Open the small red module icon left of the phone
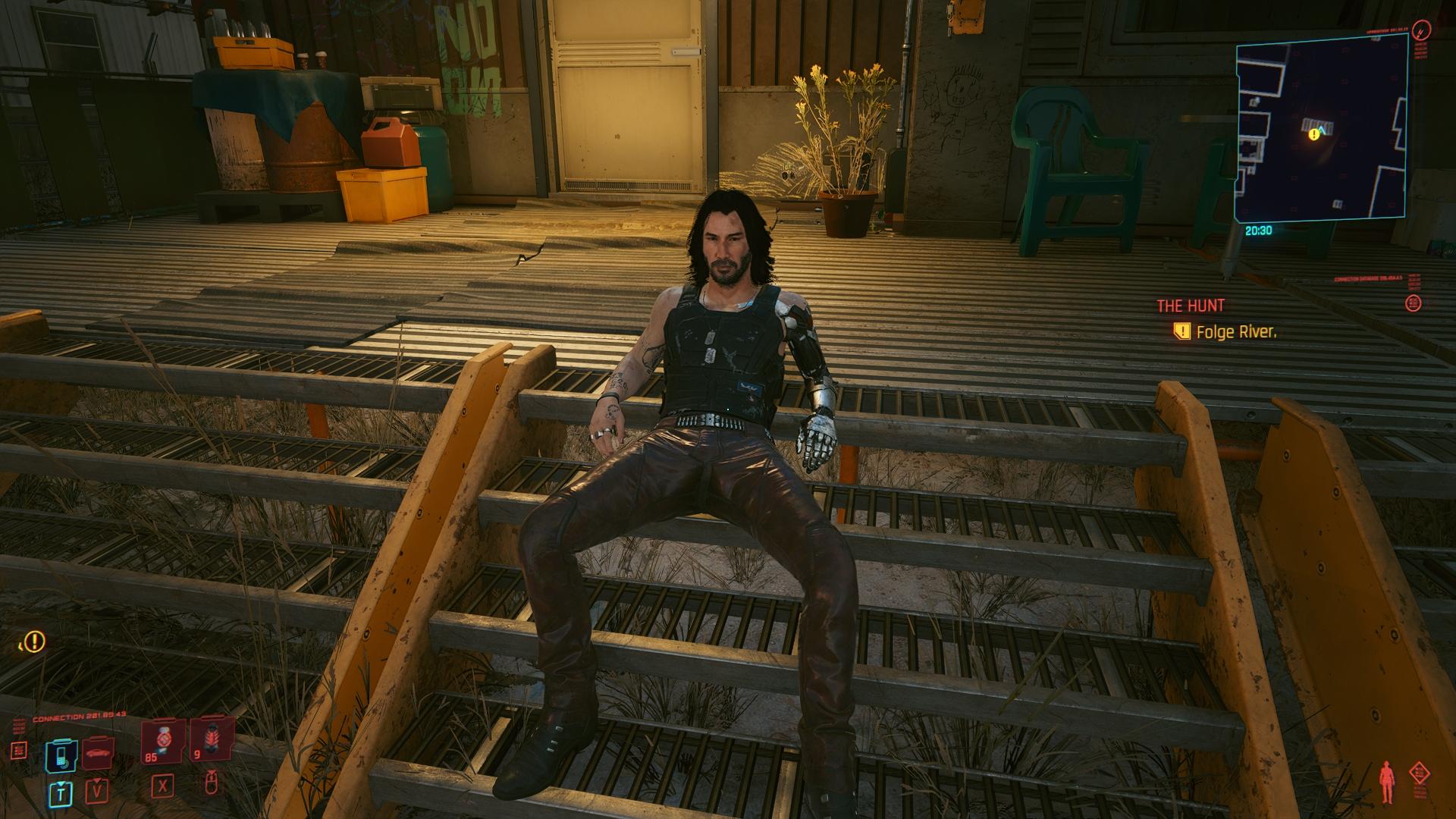 click(18, 749)
